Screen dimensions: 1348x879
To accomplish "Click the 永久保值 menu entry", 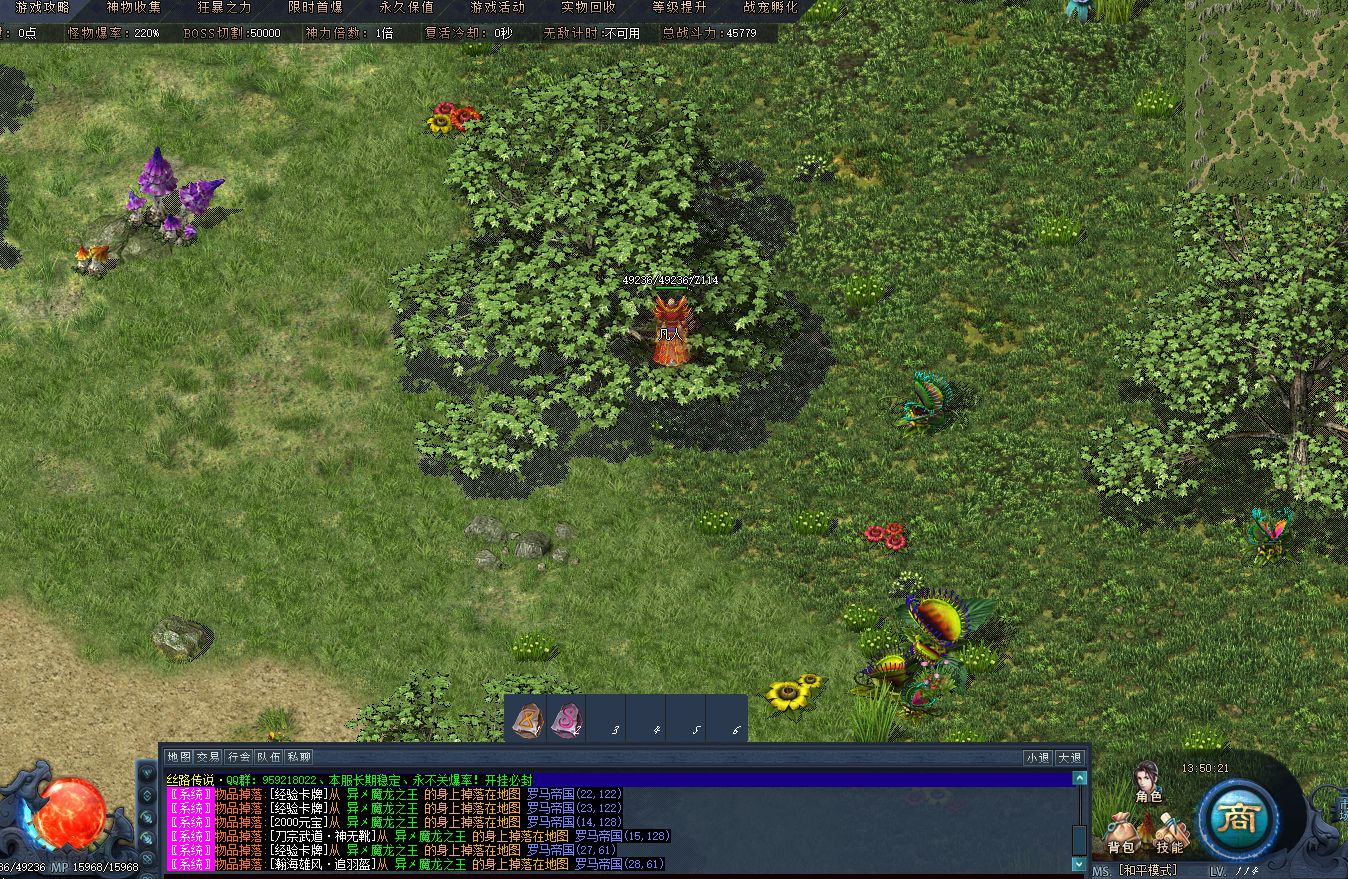I will [x=406, y=7].
